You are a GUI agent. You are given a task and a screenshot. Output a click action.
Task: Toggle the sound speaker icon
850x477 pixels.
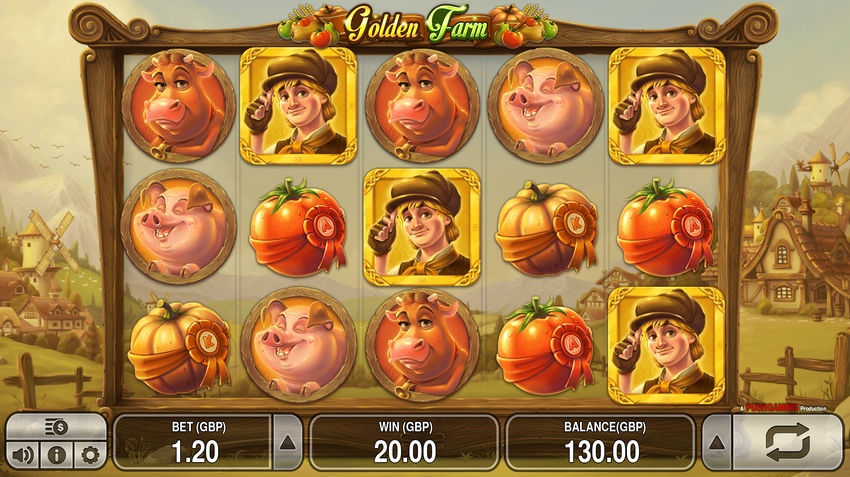[x=23, y=456]
